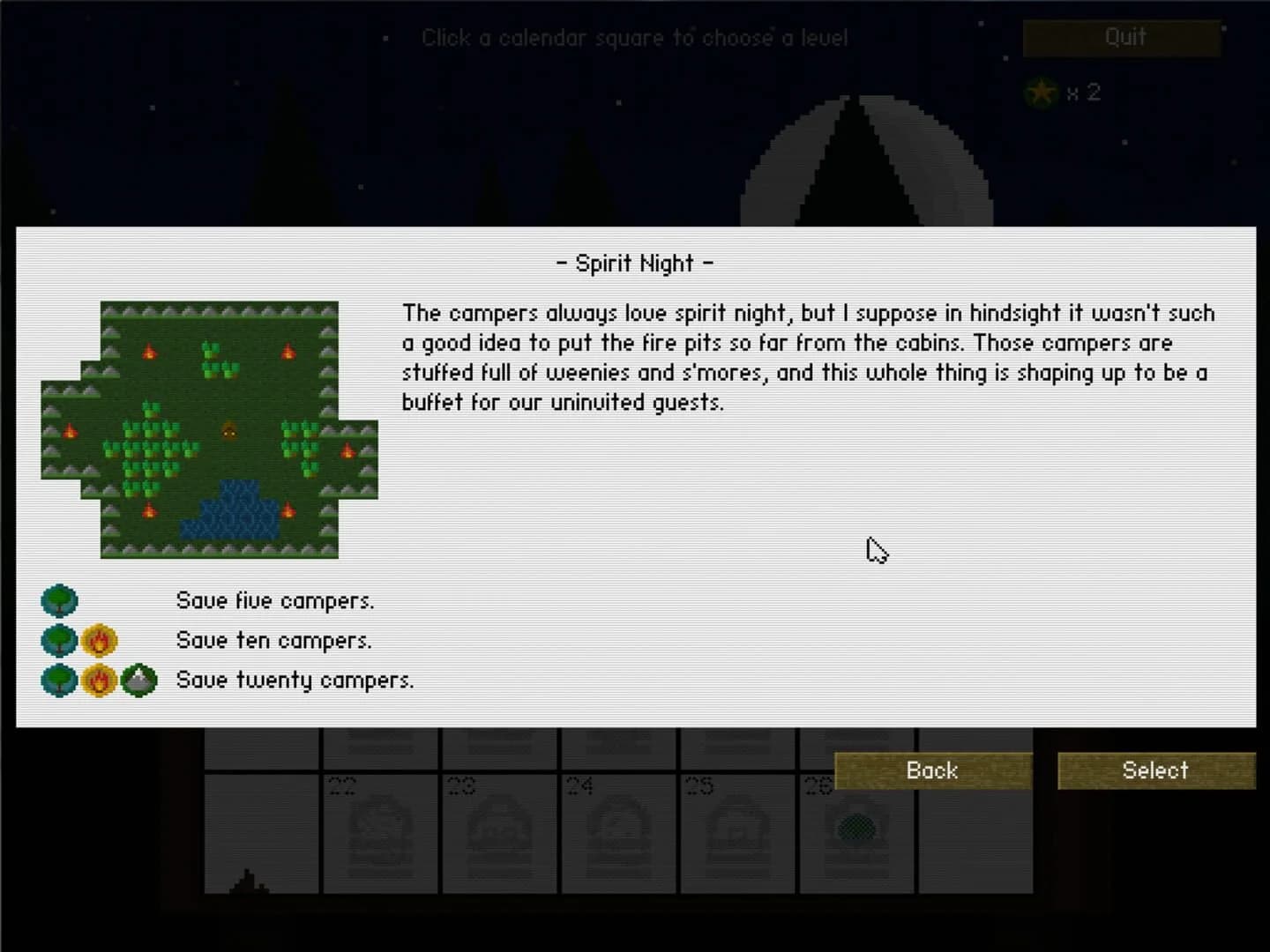
Task: Select the mountain medal for saving twenty campers
Action: pos(138,680)
